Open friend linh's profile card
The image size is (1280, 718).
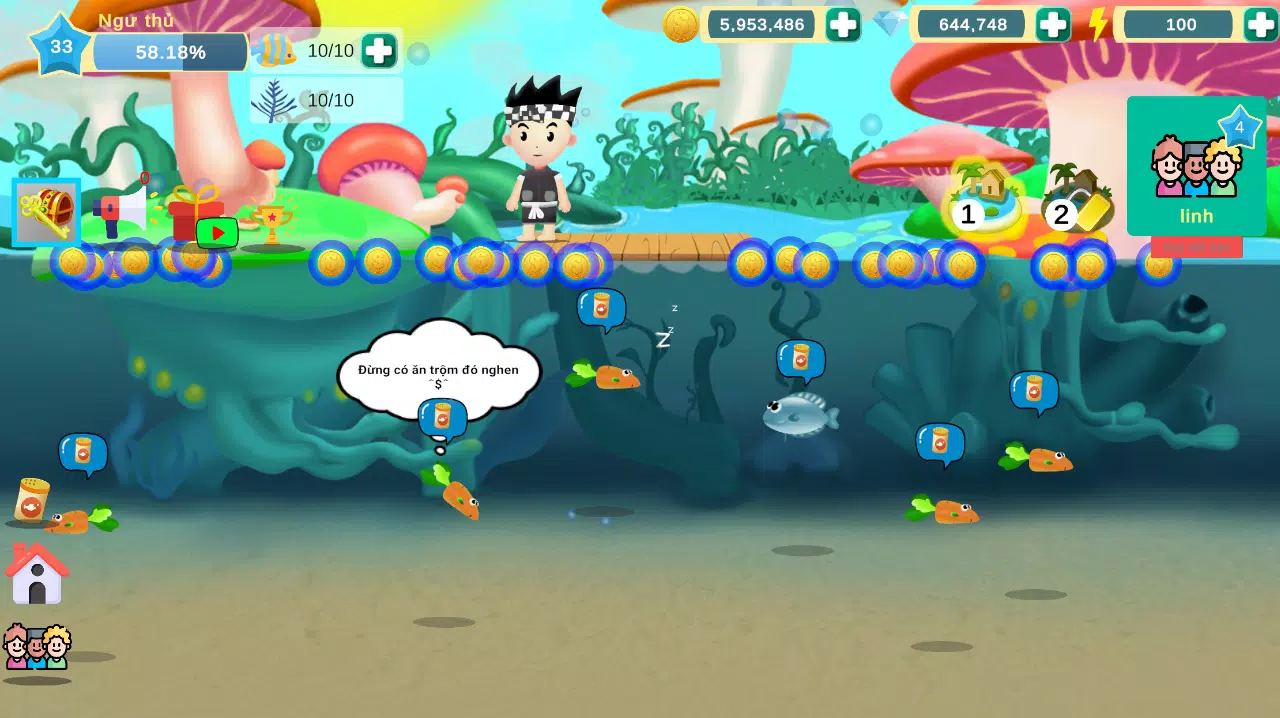[1196, 166]
